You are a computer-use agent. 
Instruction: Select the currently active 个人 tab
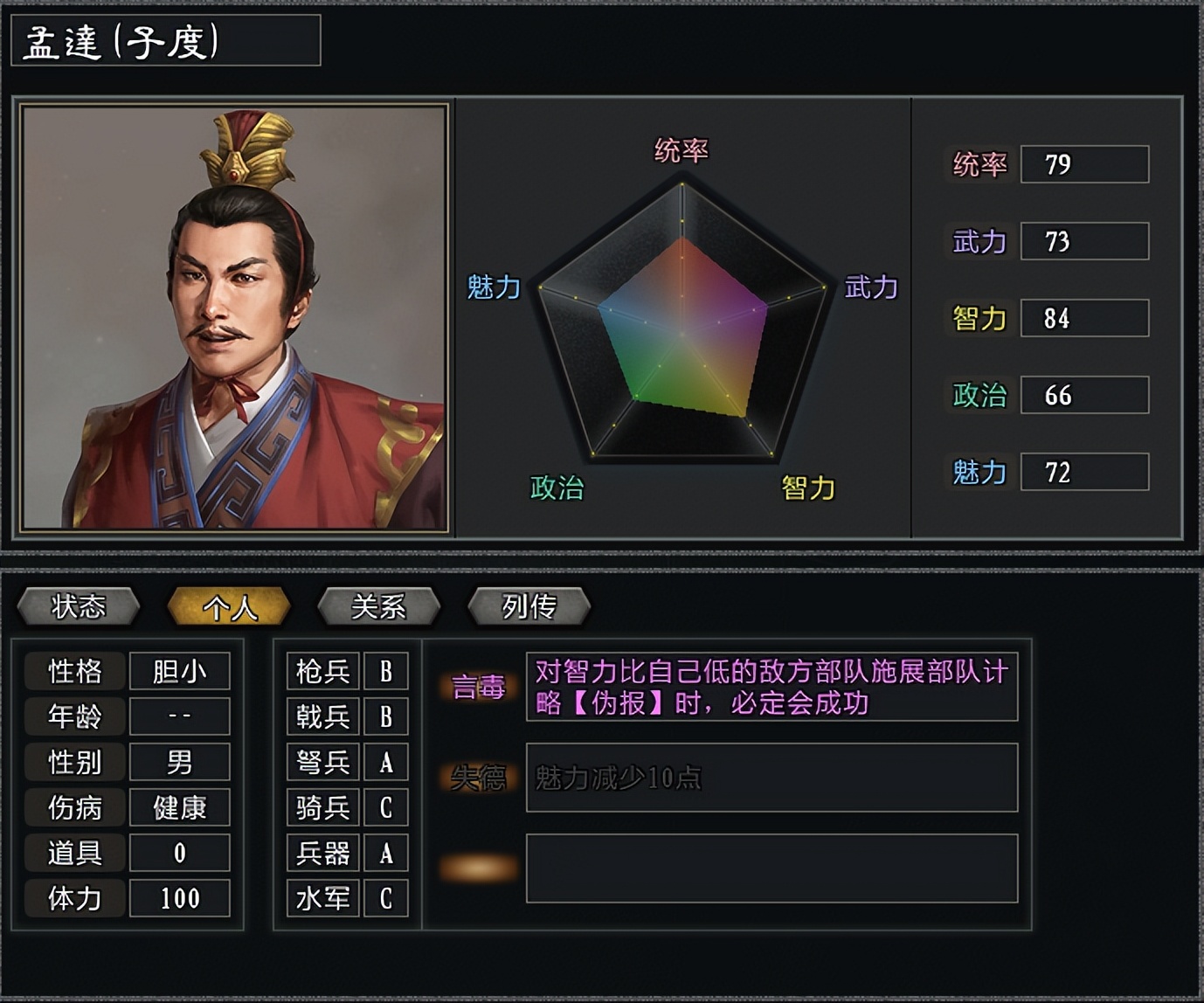[x=229, y=605]
